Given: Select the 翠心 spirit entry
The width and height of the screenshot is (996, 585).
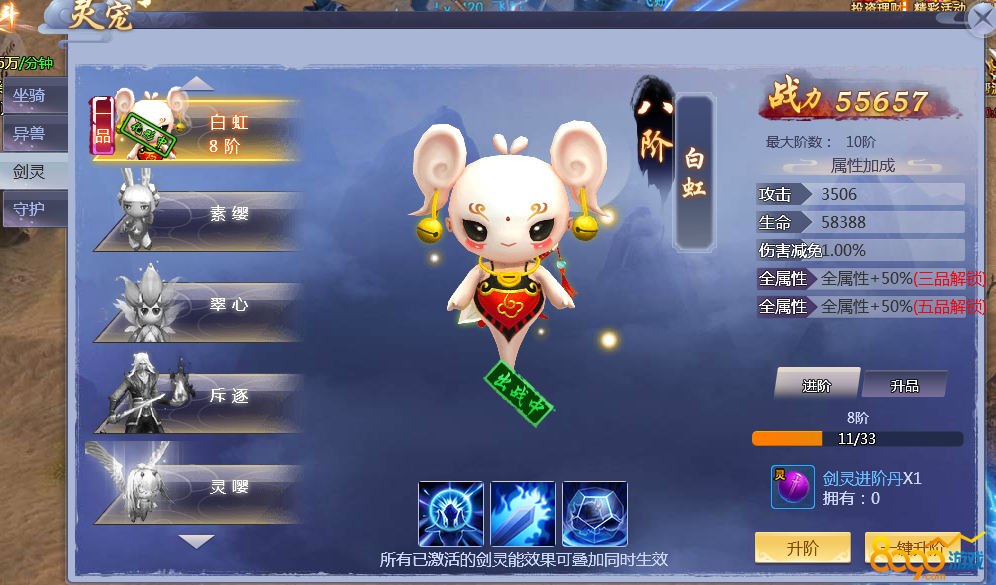Looking at the screenshot, I should click(x=200, y=305).
